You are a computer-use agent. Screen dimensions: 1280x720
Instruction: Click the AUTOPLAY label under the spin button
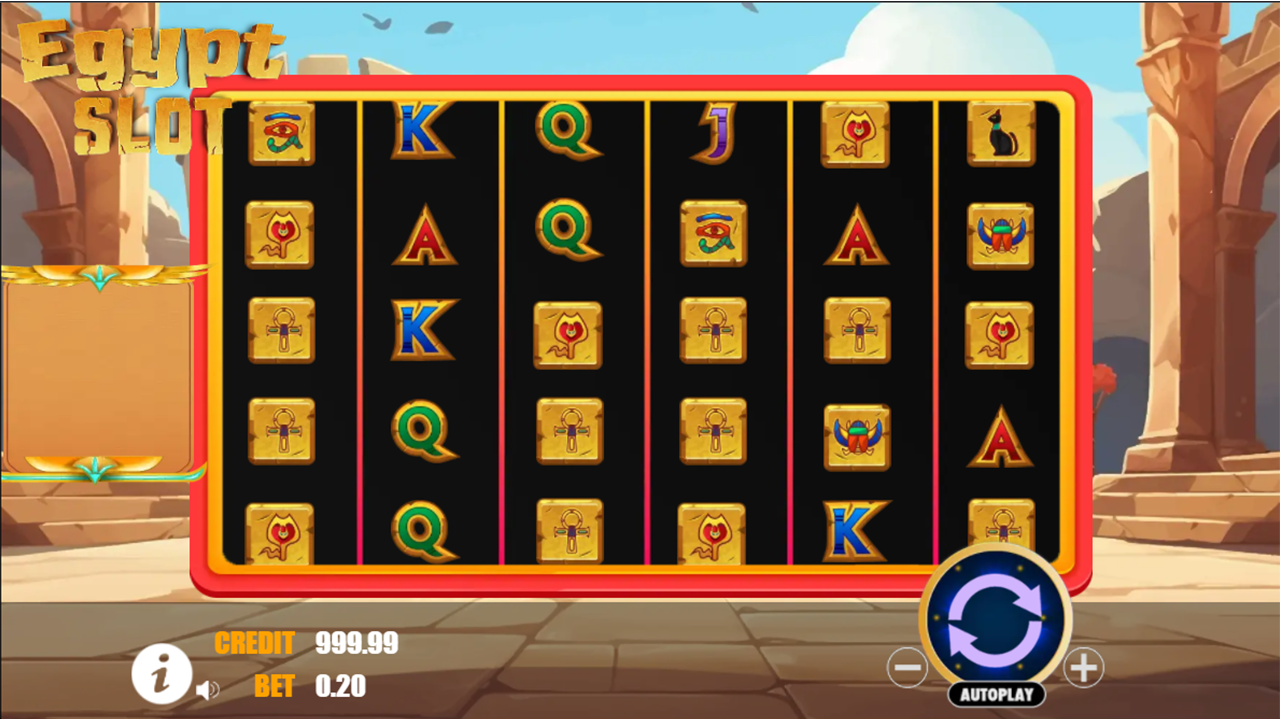pos(997,693)
